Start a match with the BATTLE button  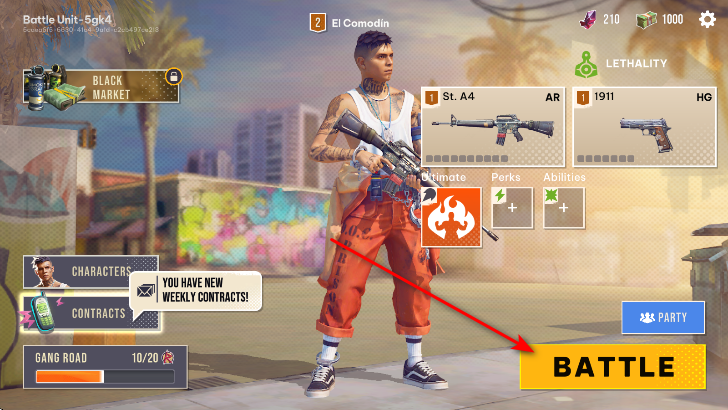tap(612, 366)
